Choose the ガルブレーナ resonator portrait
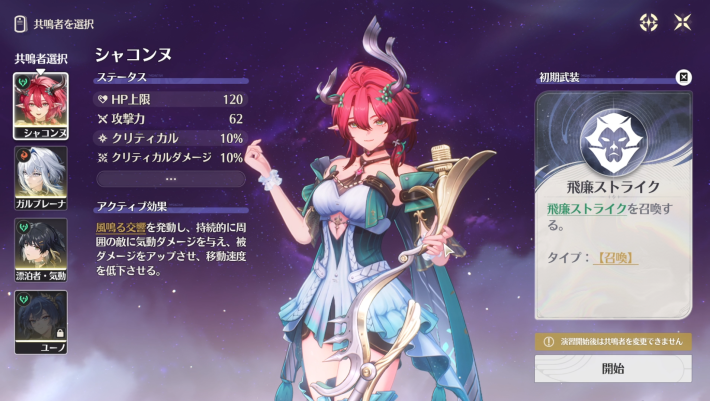This screenshot has width=710, height=401. [x=41, y=176]
